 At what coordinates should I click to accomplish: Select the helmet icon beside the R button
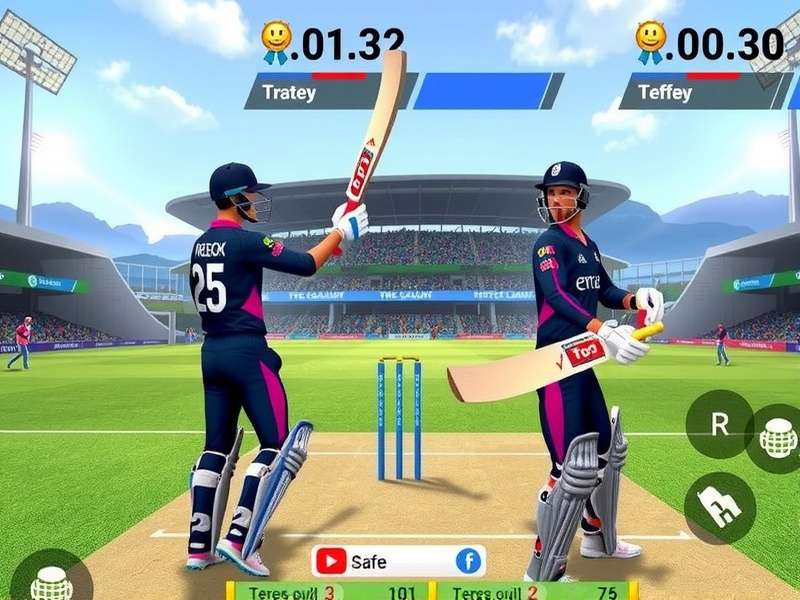(778, 438)
